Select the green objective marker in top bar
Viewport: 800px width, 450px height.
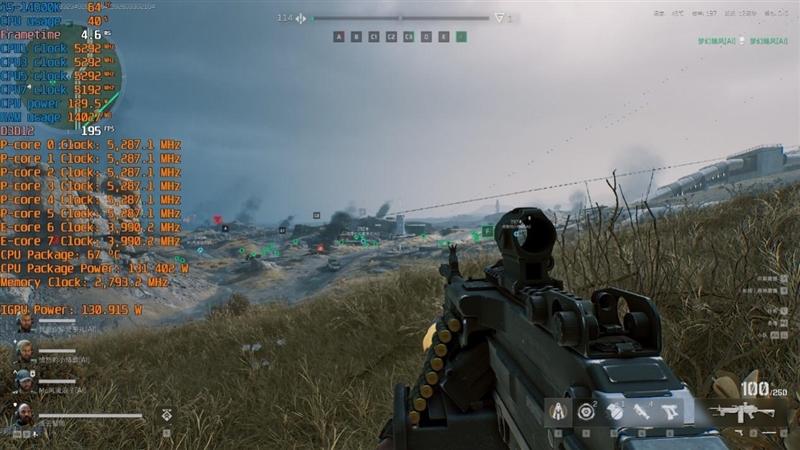click(461, 37)
